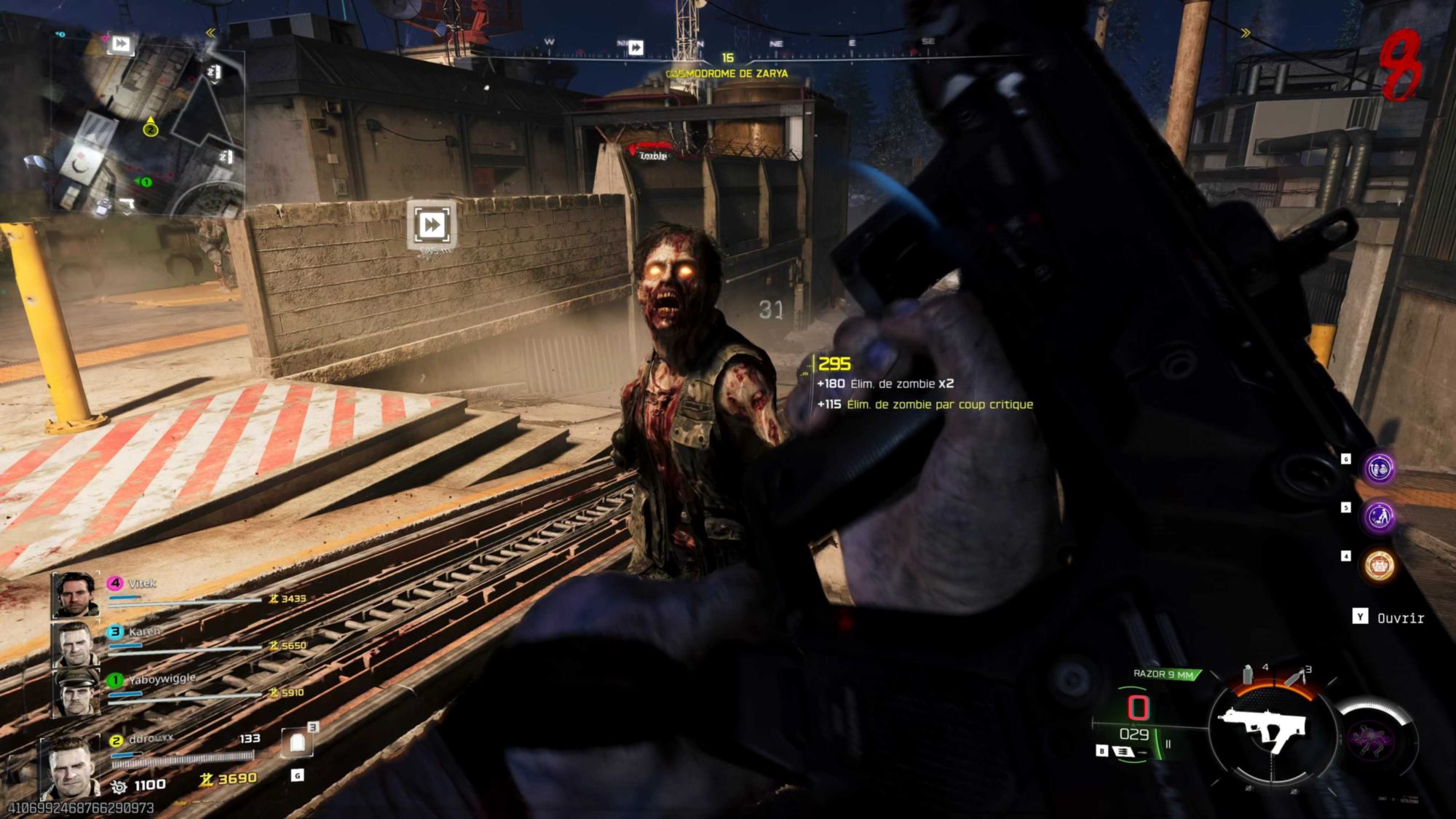The image size is (1456, 819).
Task: Select the lethal equipment icon with count 3
Action: click(x=1294, y=677)
